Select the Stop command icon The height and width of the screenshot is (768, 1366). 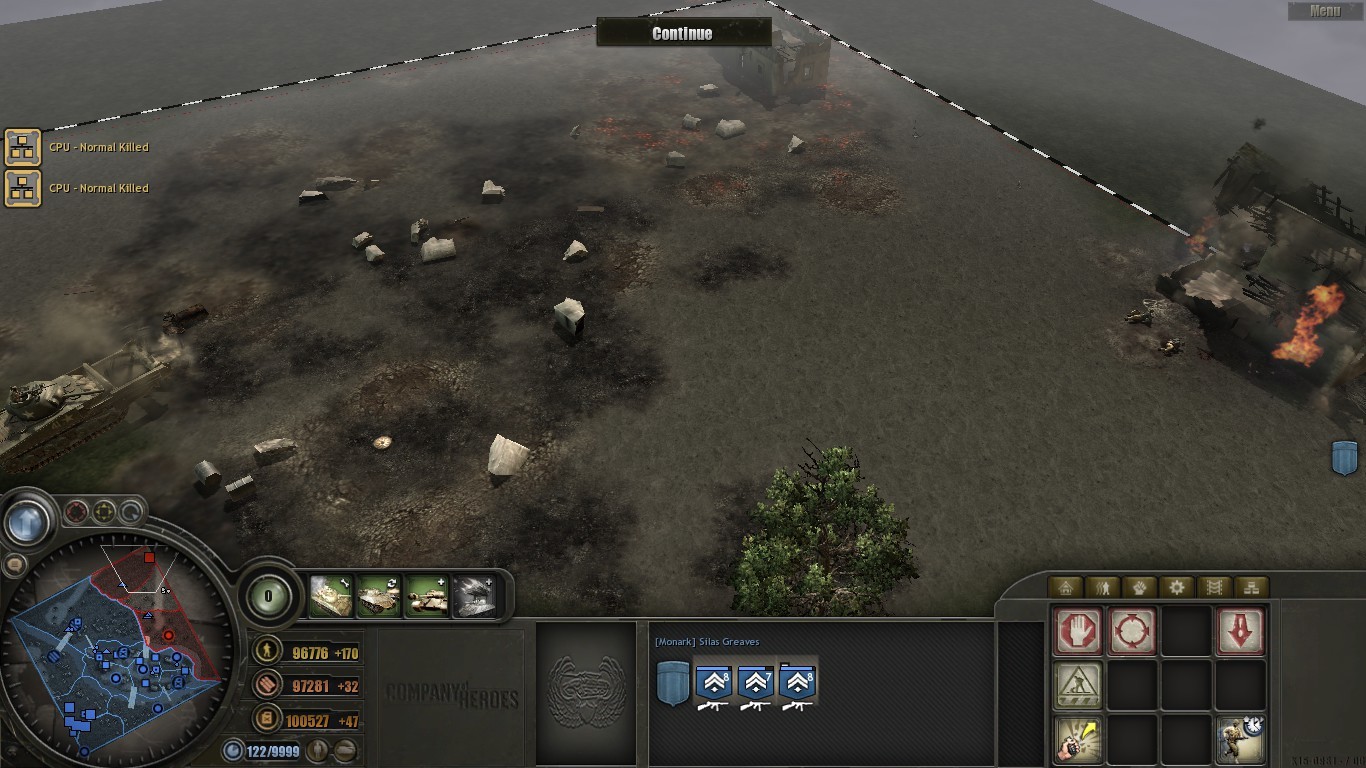point(1078,631)
